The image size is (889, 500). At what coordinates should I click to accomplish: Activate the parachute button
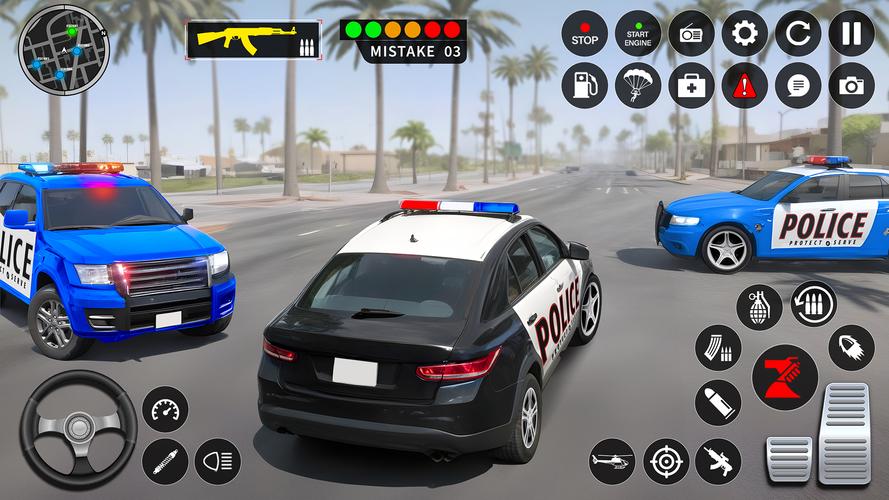pyautogui.click(x=637, y=86)
